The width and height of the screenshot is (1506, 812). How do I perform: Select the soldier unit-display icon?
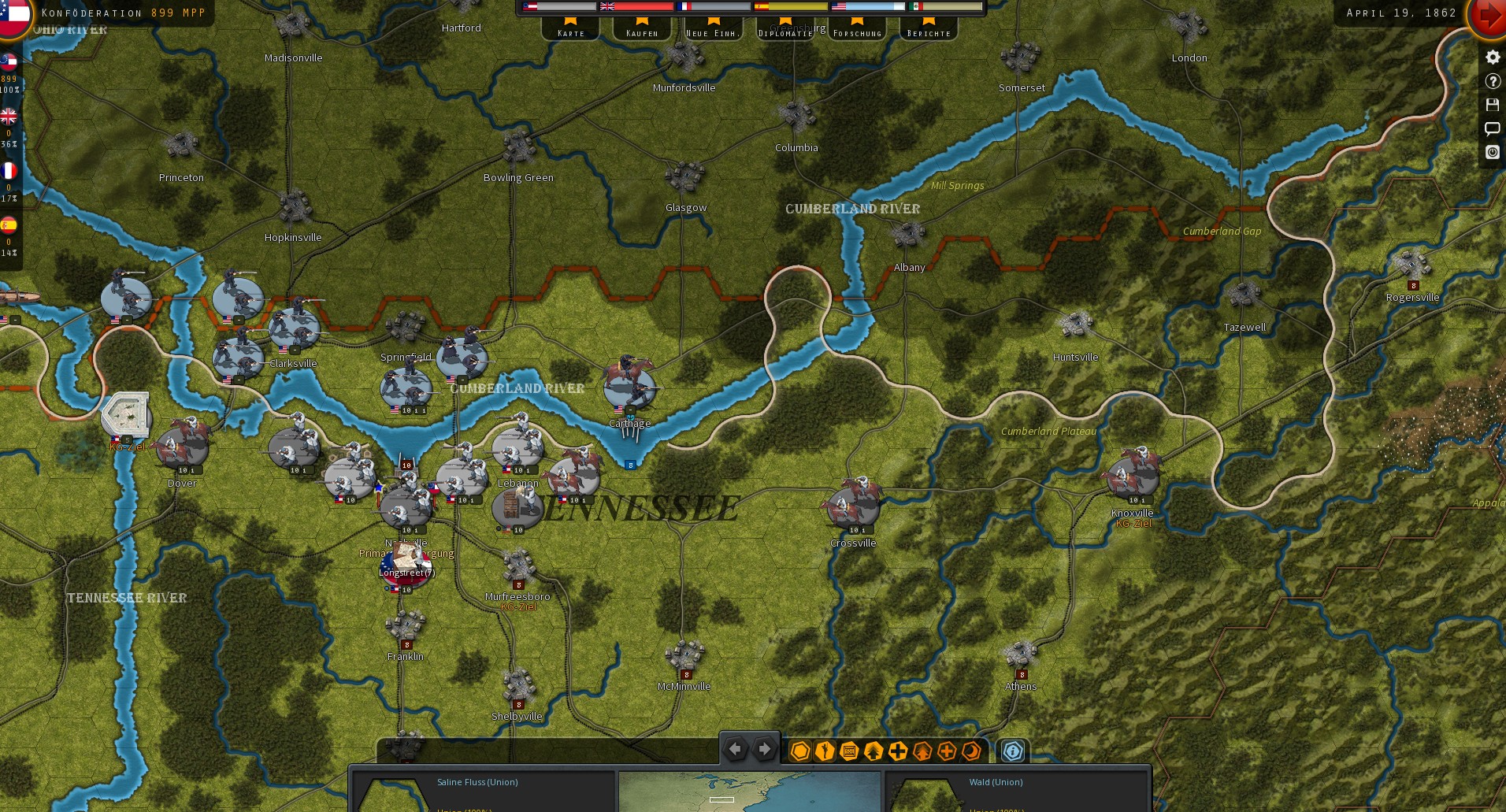pyautogui.click(x=824, y=751)
